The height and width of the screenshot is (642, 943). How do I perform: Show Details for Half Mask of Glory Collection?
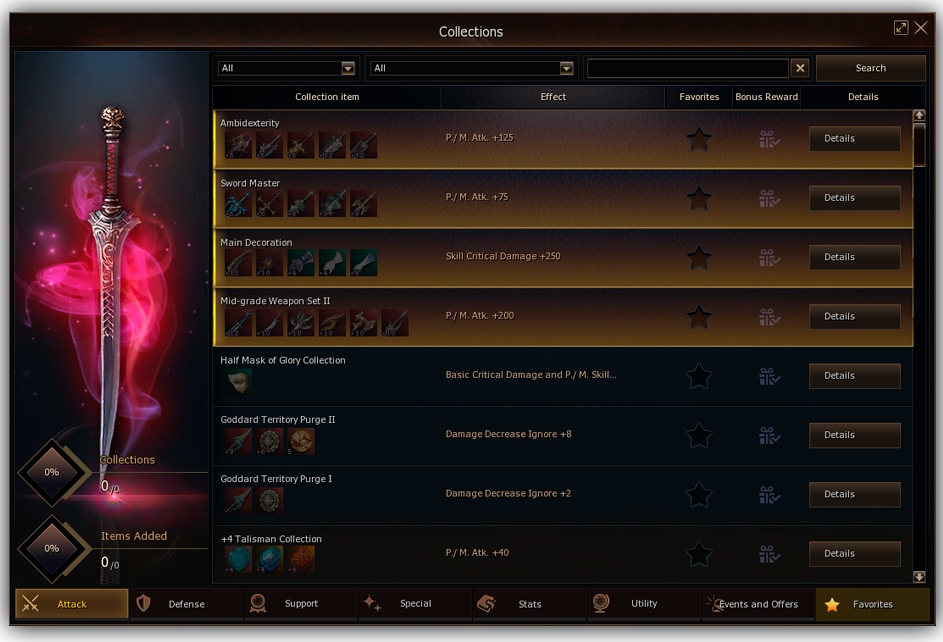(854, 376)
